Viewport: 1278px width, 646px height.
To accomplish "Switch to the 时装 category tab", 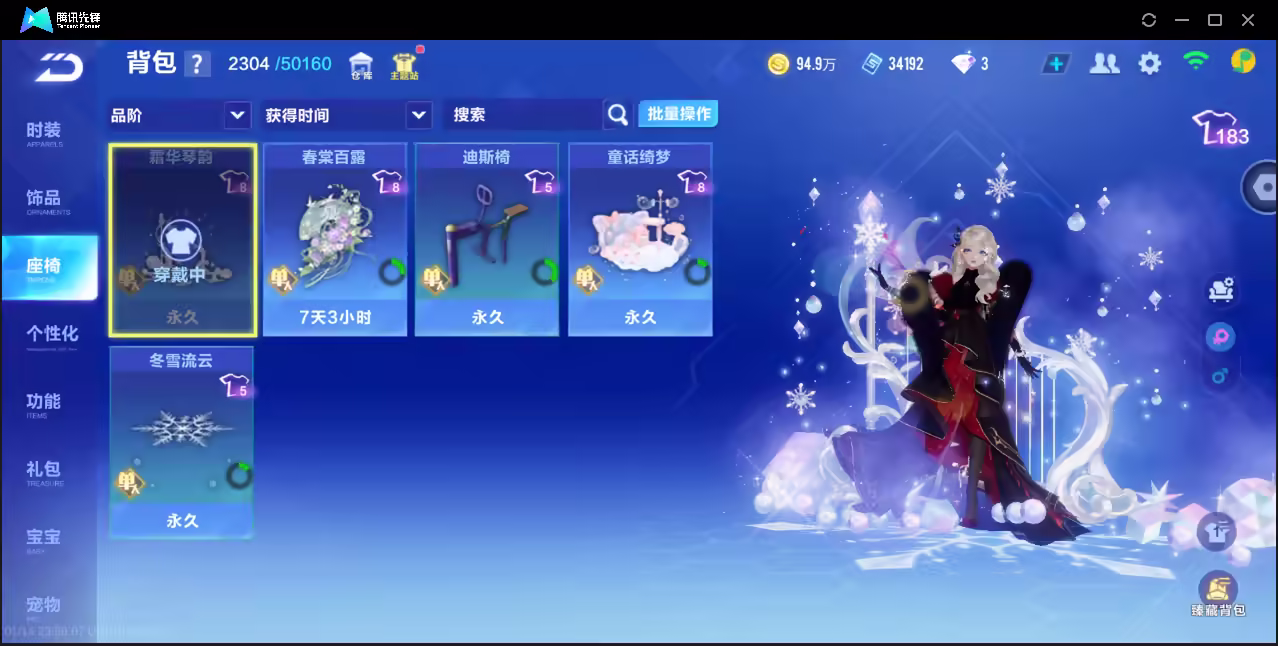I will [x=44, y=133].
